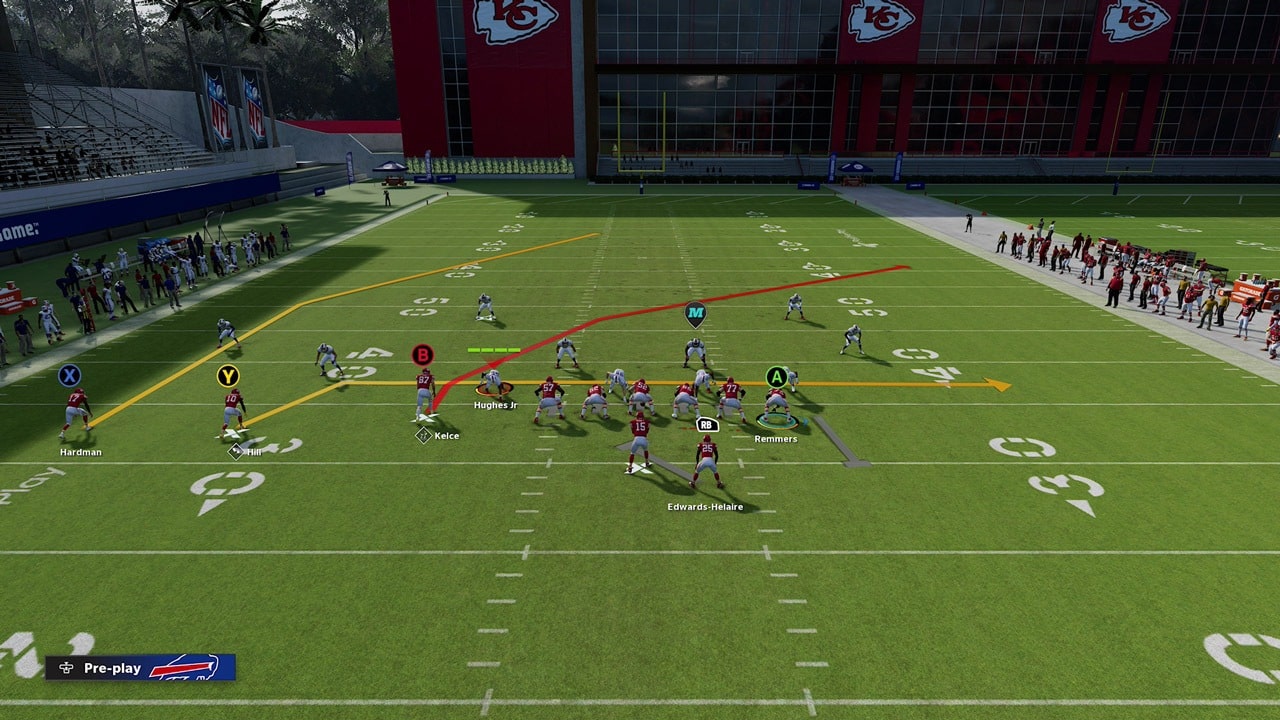Image resolution: width=1280 pixels, height=720 pixels.
Task: Click the Bills logo in Pre-play panel
Action: 186,667
